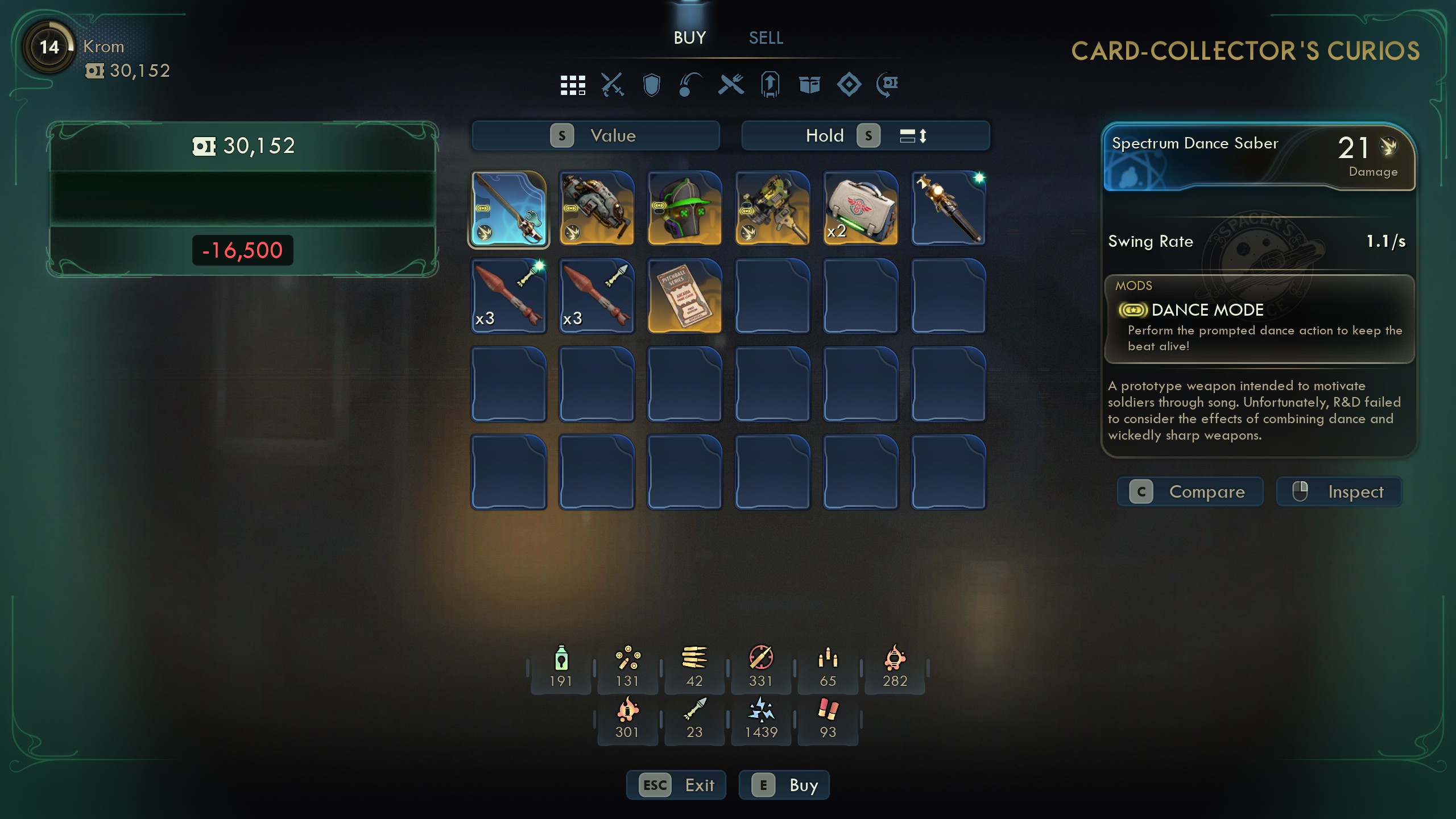Select the diamond-shaped category filter
The height and width of the screenshot is (819, 1456).
tap(849, 85)
